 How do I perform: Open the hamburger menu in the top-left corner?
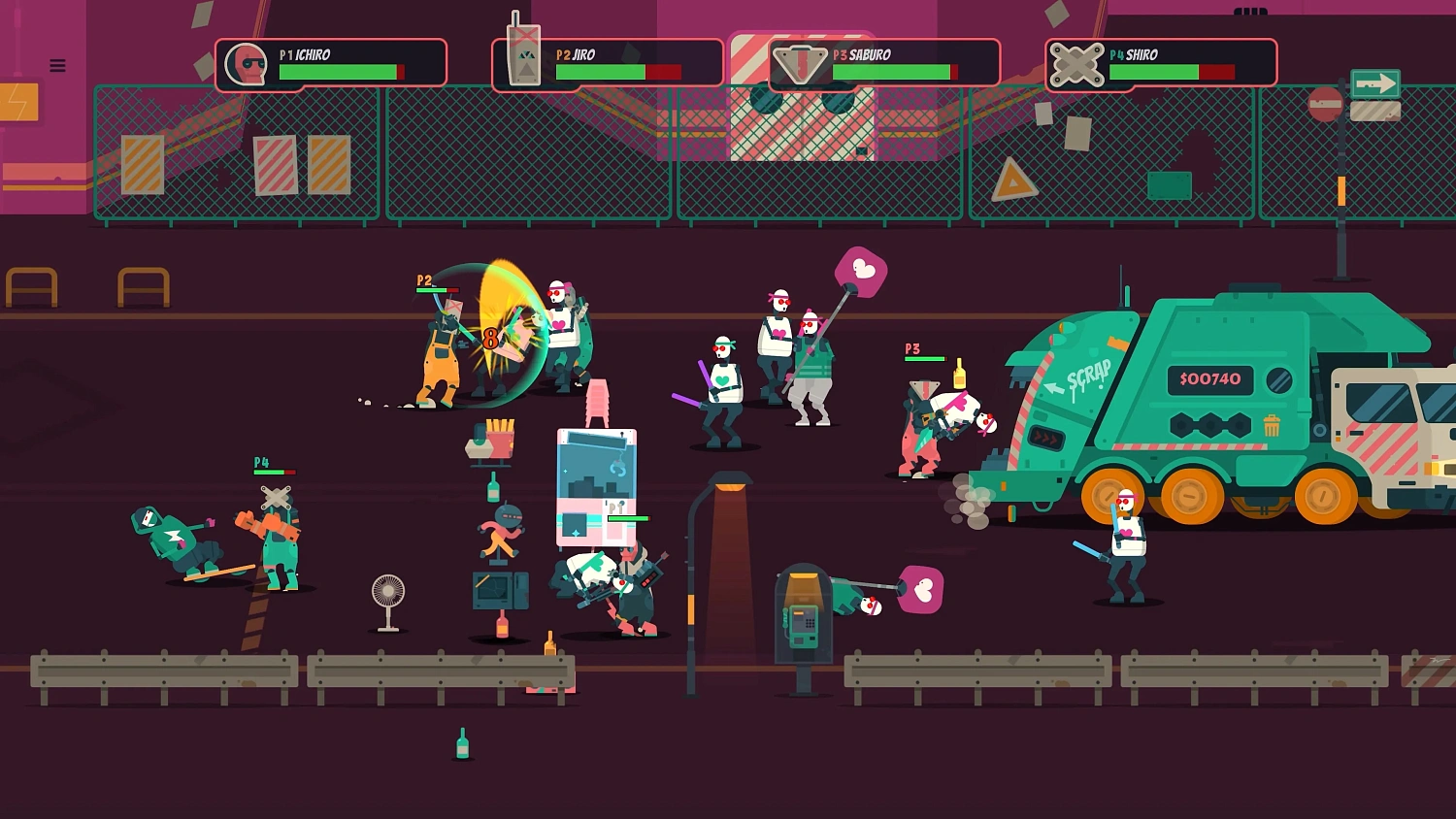56,65
